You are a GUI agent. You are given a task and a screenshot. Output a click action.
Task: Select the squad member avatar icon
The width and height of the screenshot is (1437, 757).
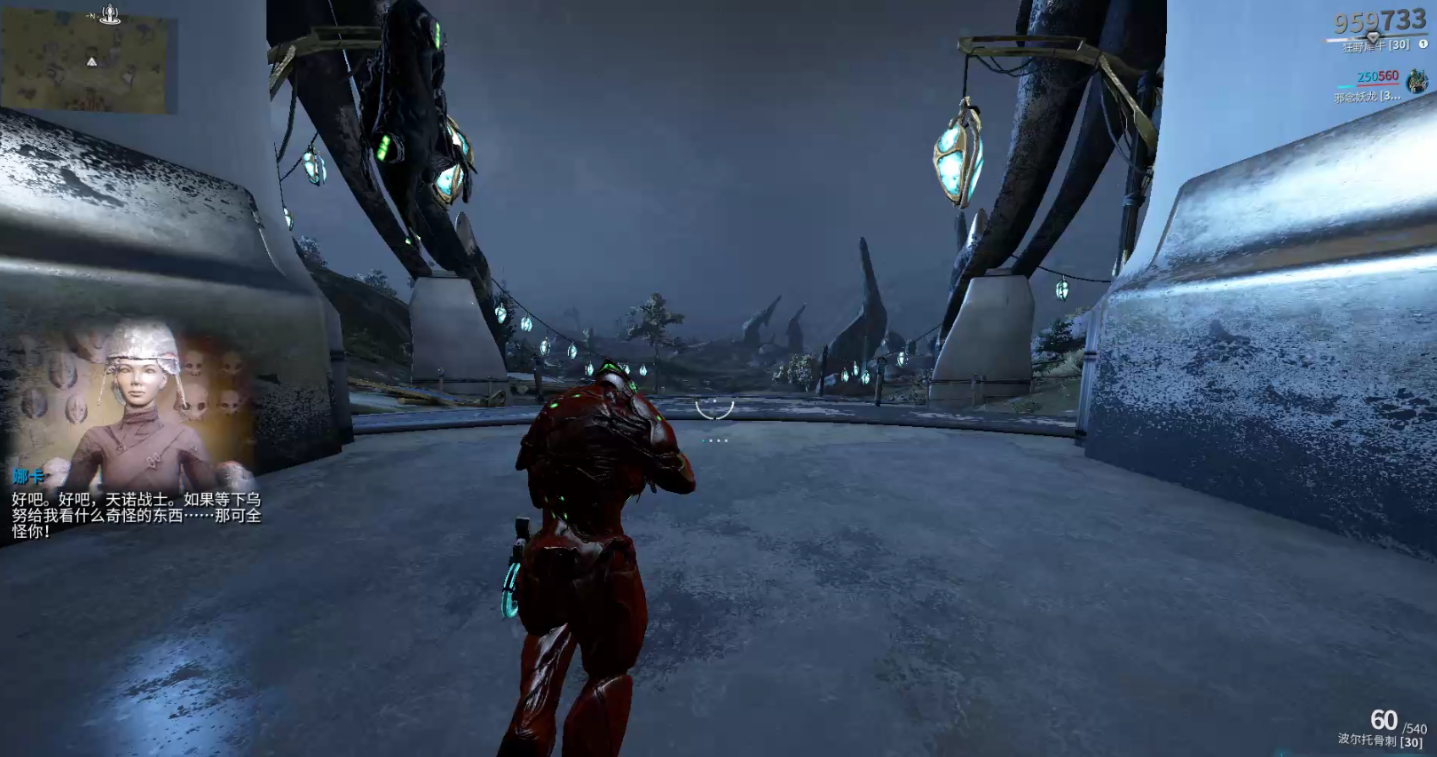coord(1416,82)
